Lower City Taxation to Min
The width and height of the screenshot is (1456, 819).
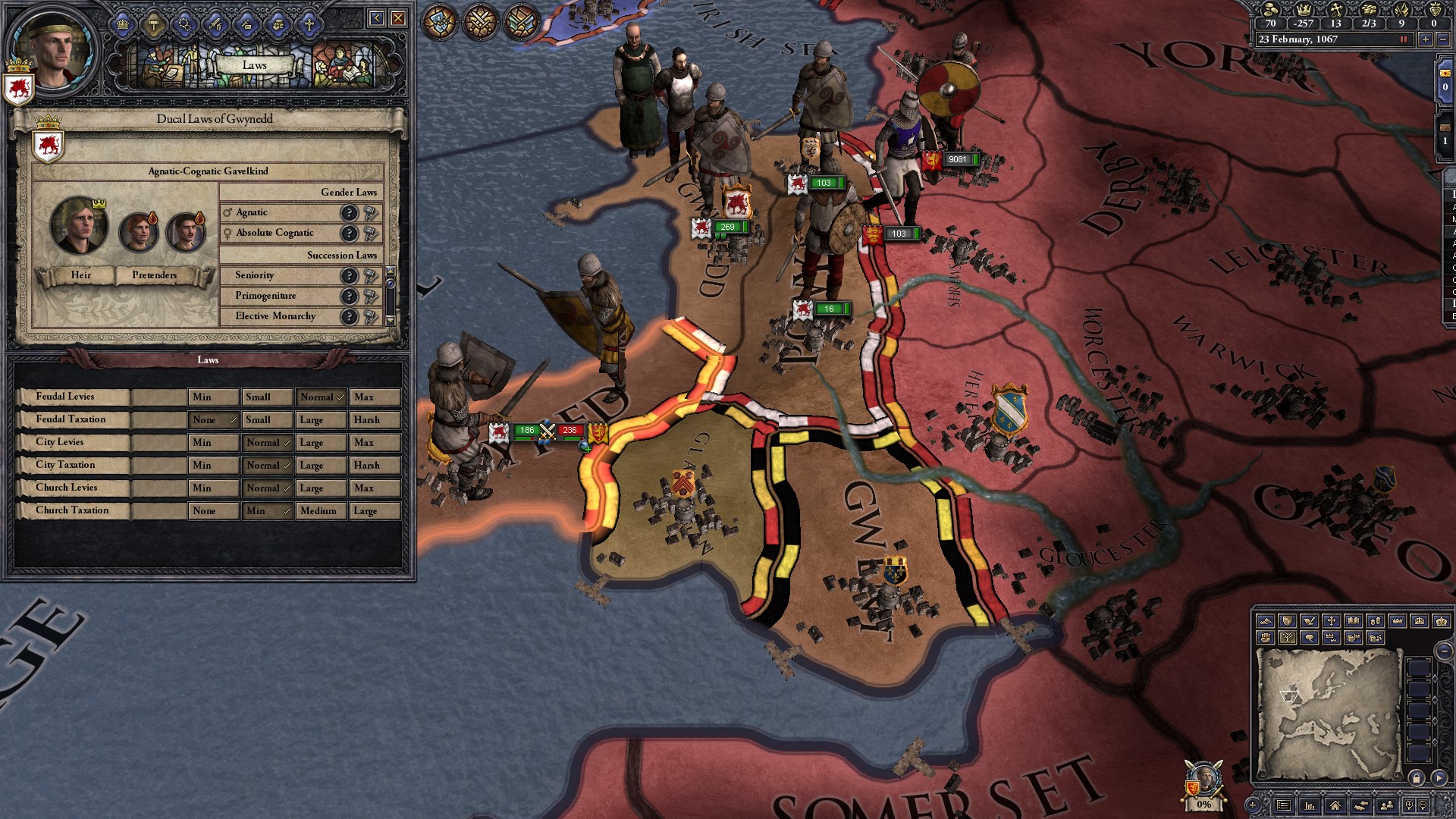point(212,466)
